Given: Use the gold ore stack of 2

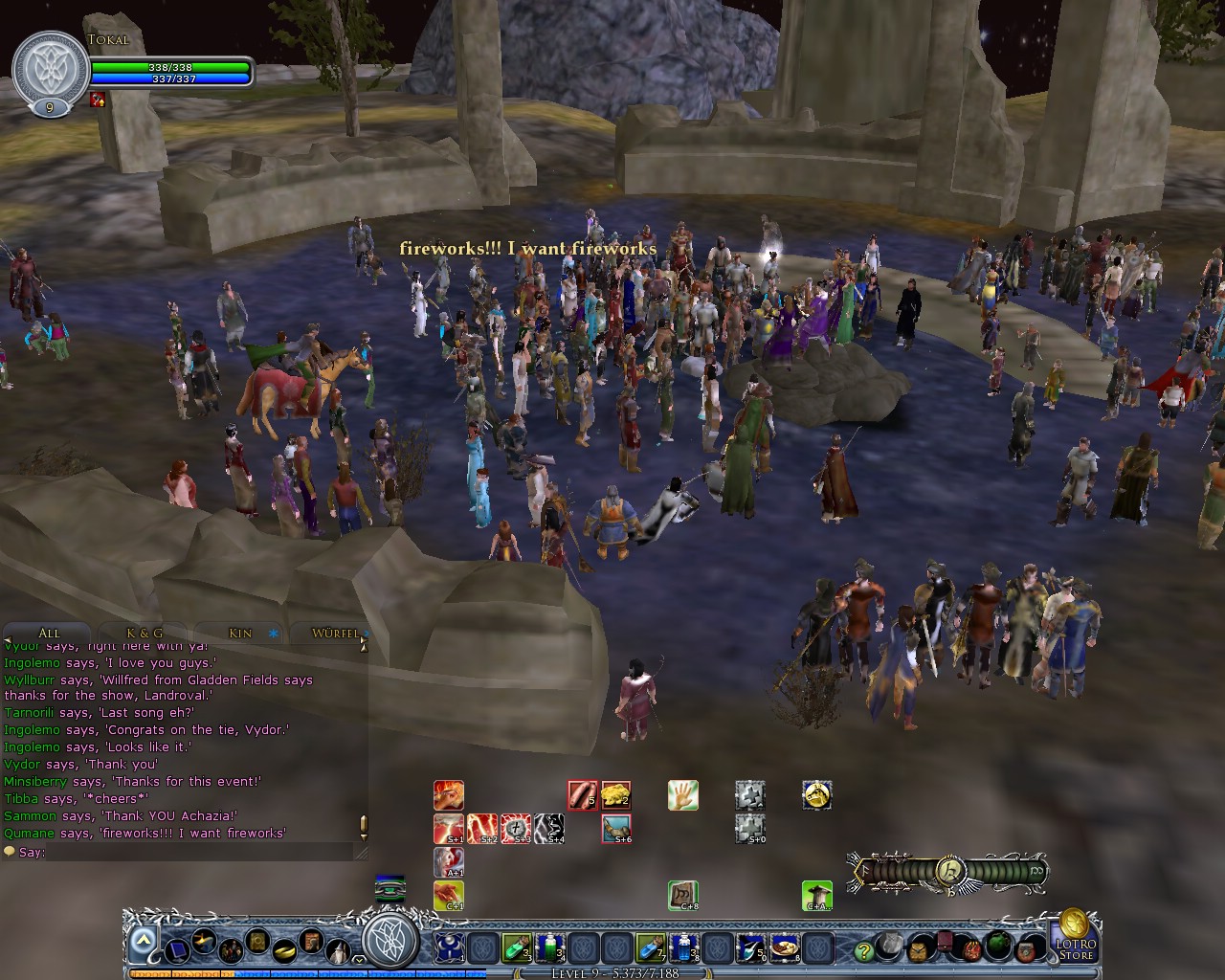Looking at the screenshot, I should [x=616, y=795].
